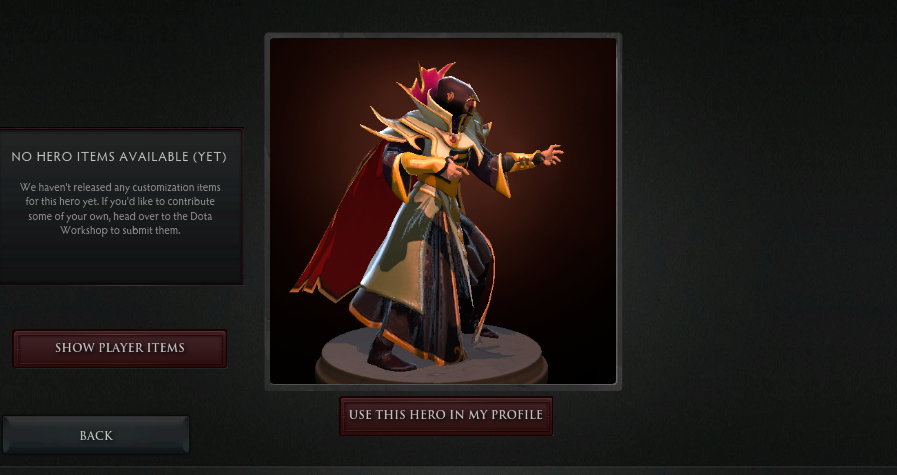Click the Show Player Items button
Image resolution: width=897 pixels, height=475 pixels.
[120, 348]
